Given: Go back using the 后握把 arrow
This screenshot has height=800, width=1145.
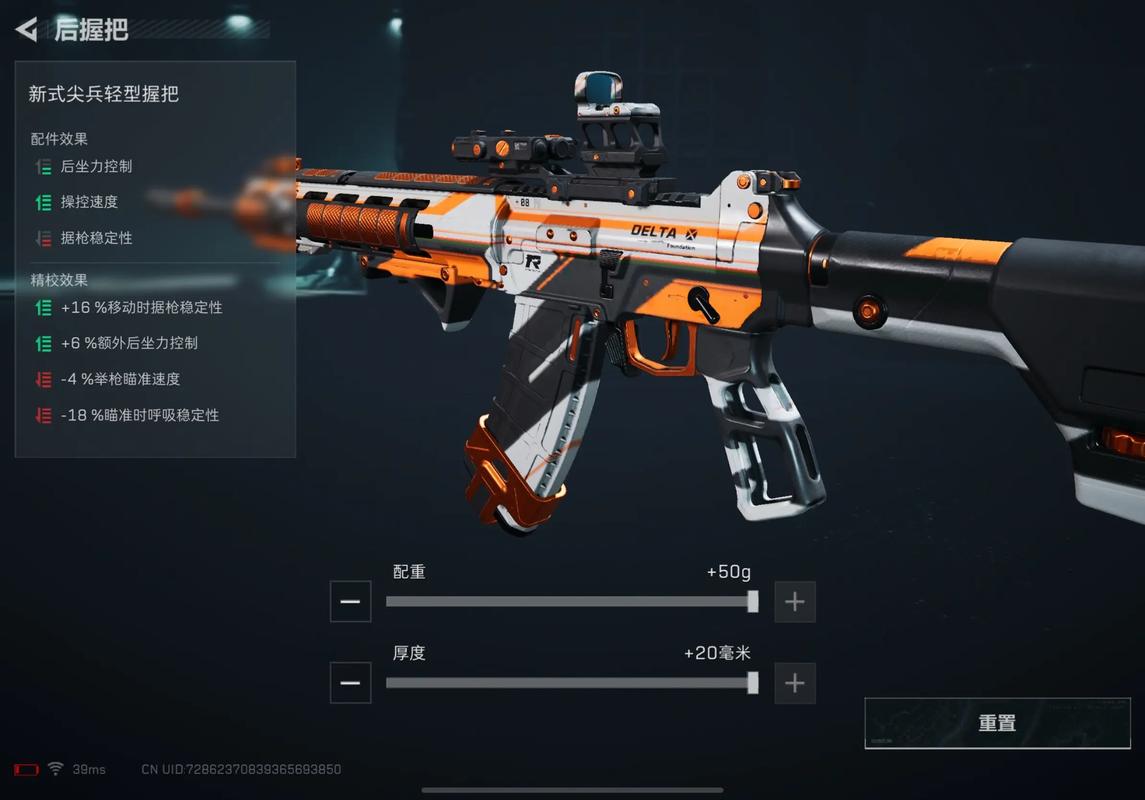Looking at the screenshot, I should click(27, 29).
